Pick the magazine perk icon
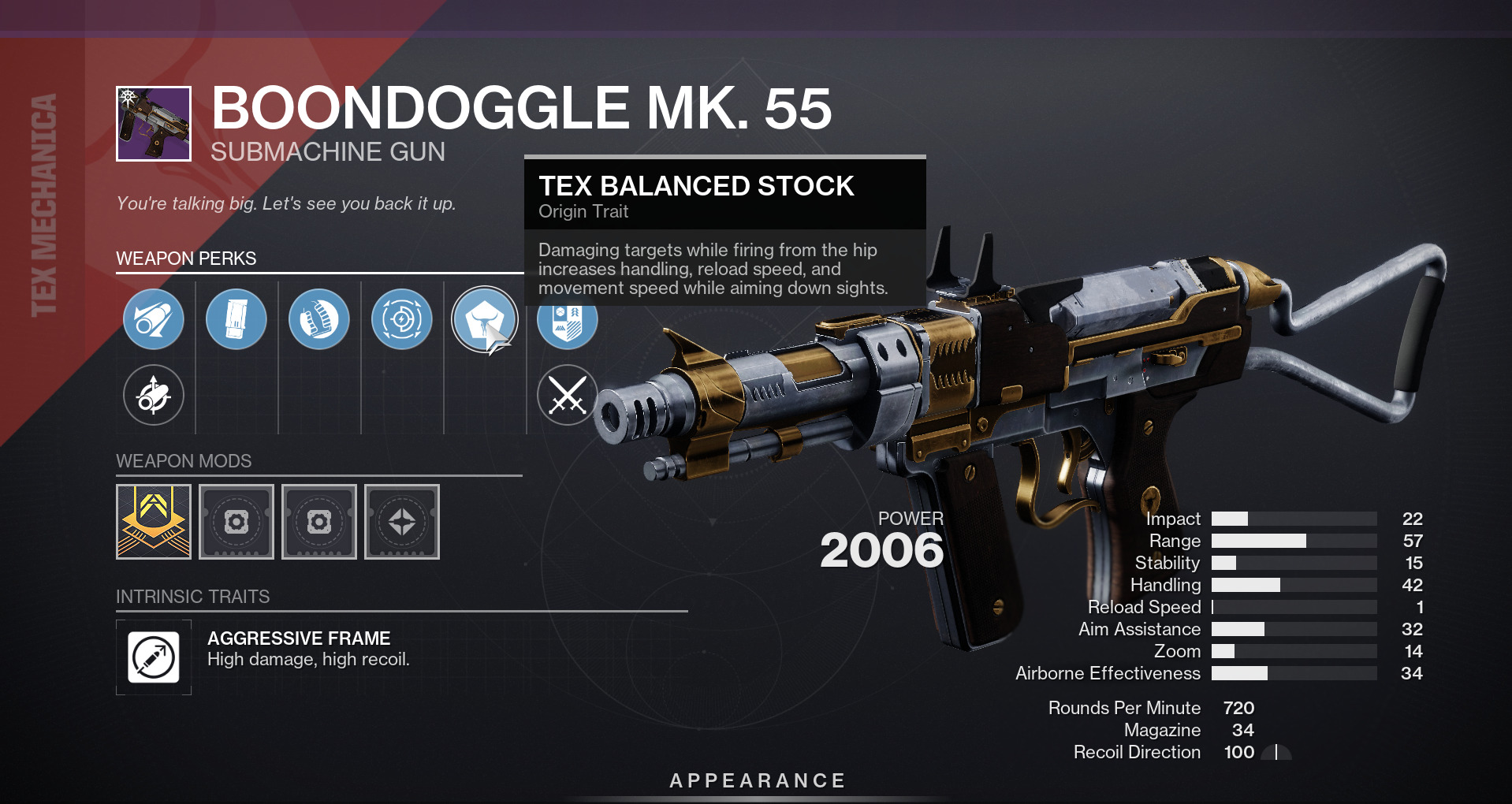Screen dimensions: 1512x804 [x=236, y=319]
